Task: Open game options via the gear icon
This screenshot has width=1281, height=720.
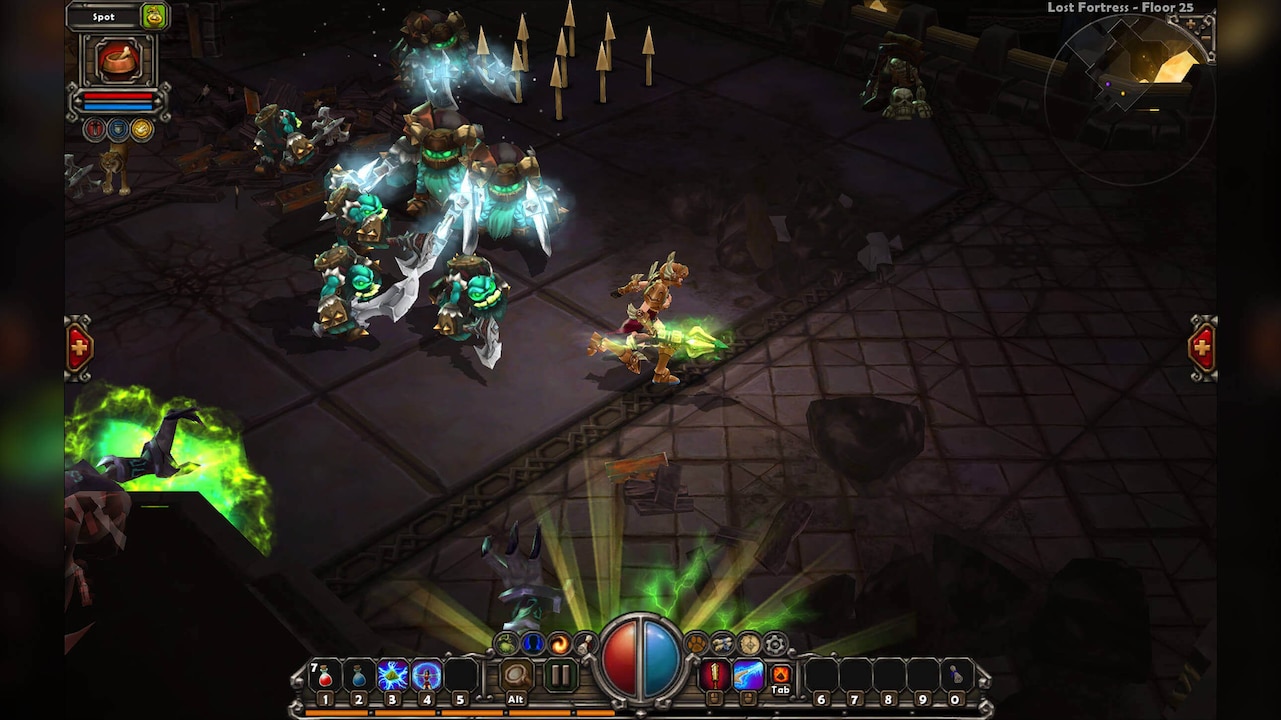Action: (x=774, y=644)
